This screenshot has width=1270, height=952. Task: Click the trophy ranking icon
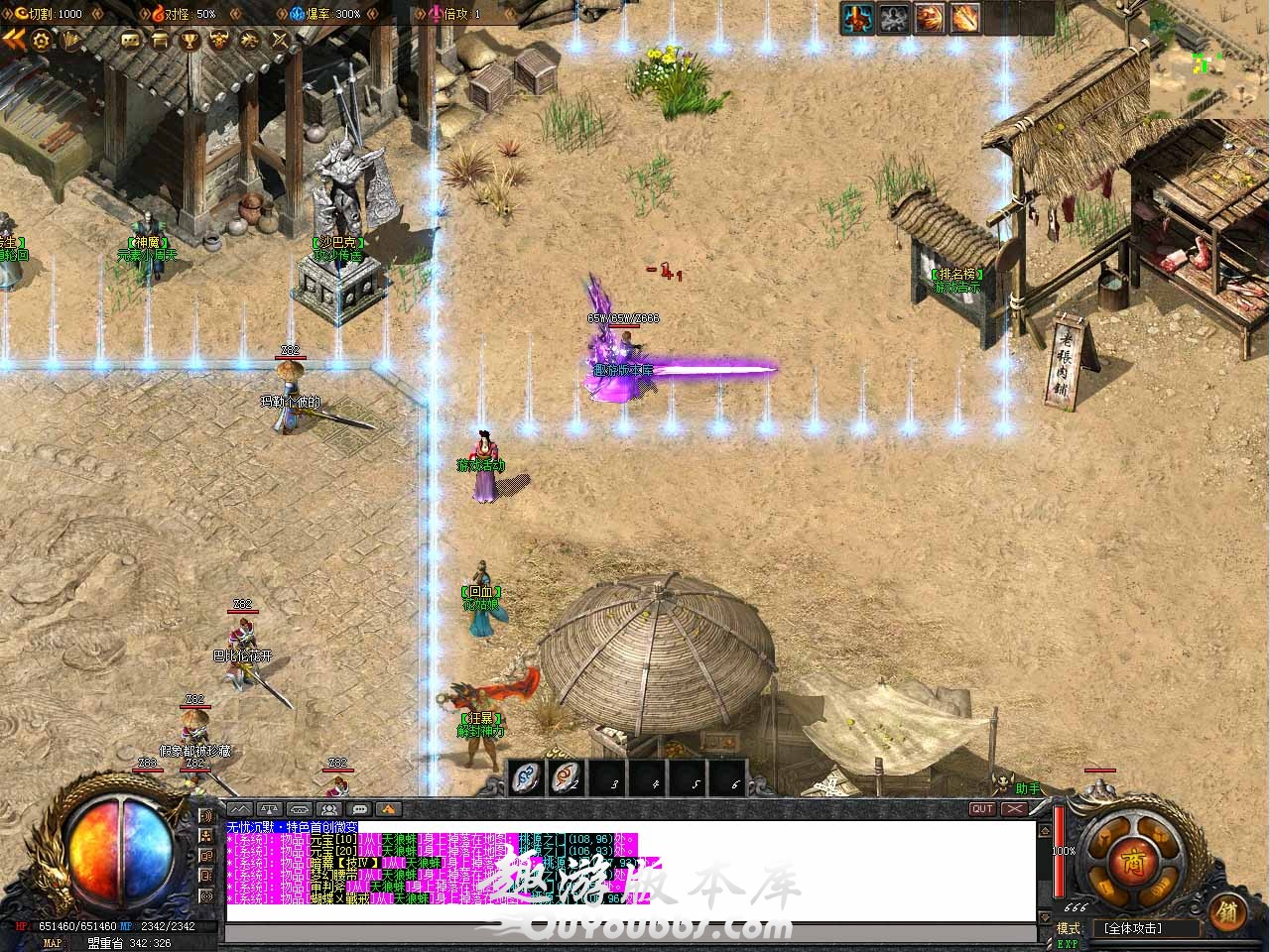[x=189, y=41]
